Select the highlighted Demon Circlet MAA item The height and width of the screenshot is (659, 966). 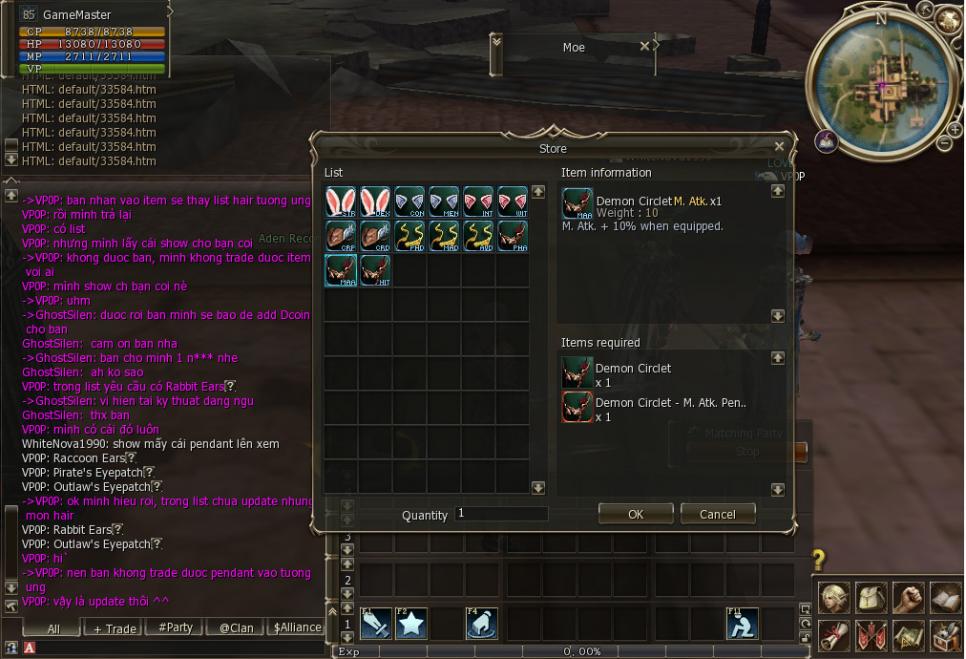point(340,270)
